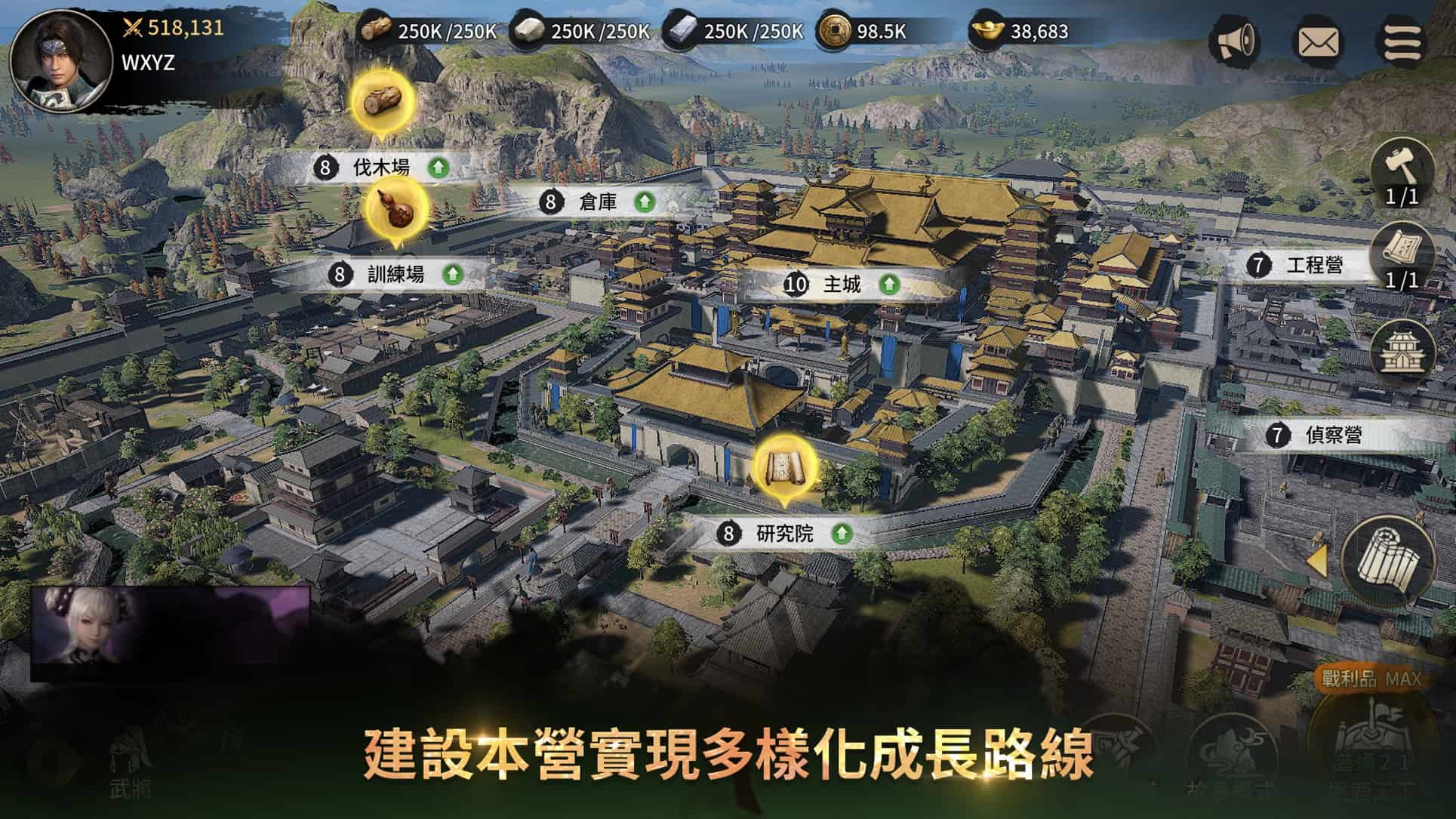
Task: Upgrade the 研究院 research academy
Action: tap(841, 534)
